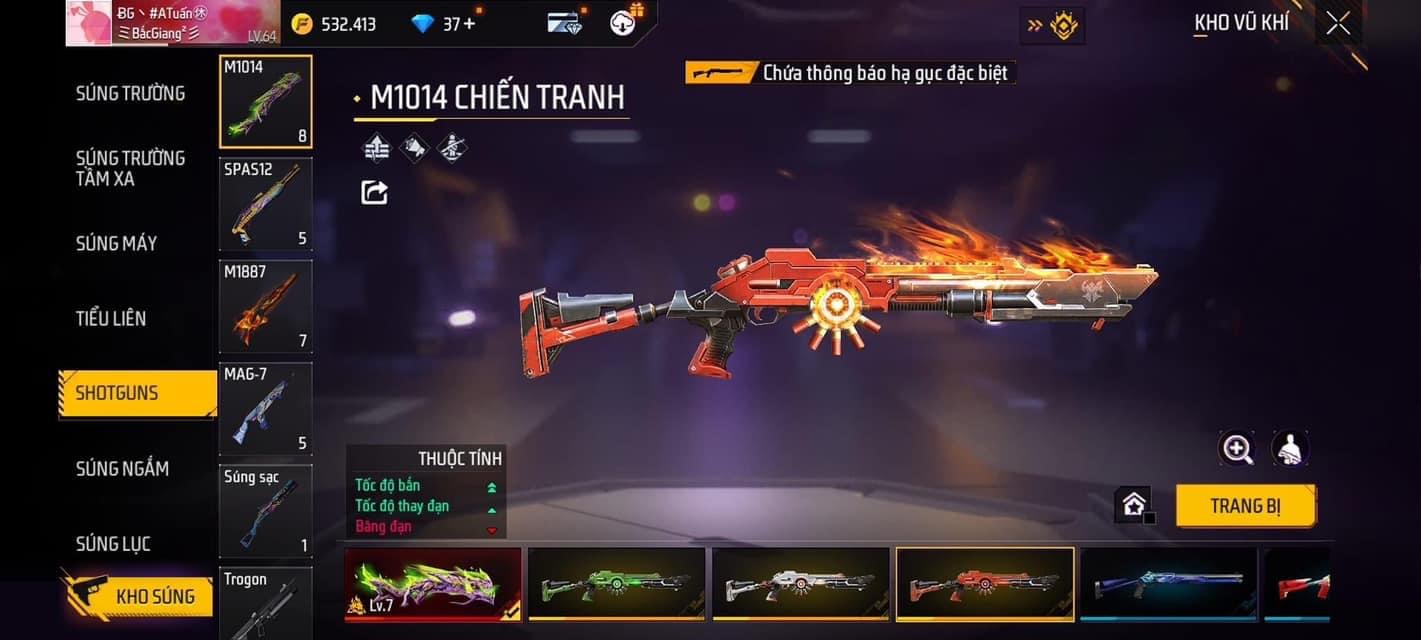Viewport: 1421px width, 640px height.
Task: Pick the Súng sạc weapon tile
Action: coord(266,511)
